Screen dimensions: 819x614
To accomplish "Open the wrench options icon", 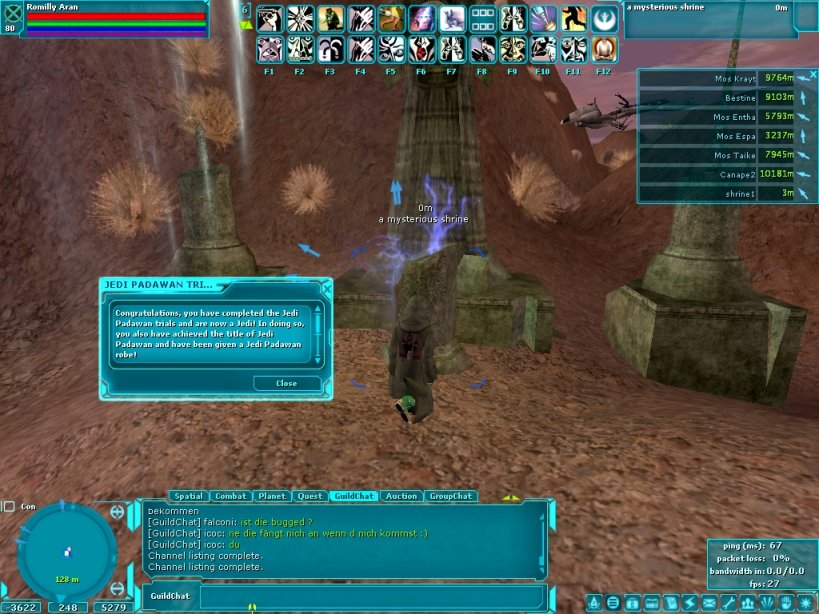I will [730, 603].
